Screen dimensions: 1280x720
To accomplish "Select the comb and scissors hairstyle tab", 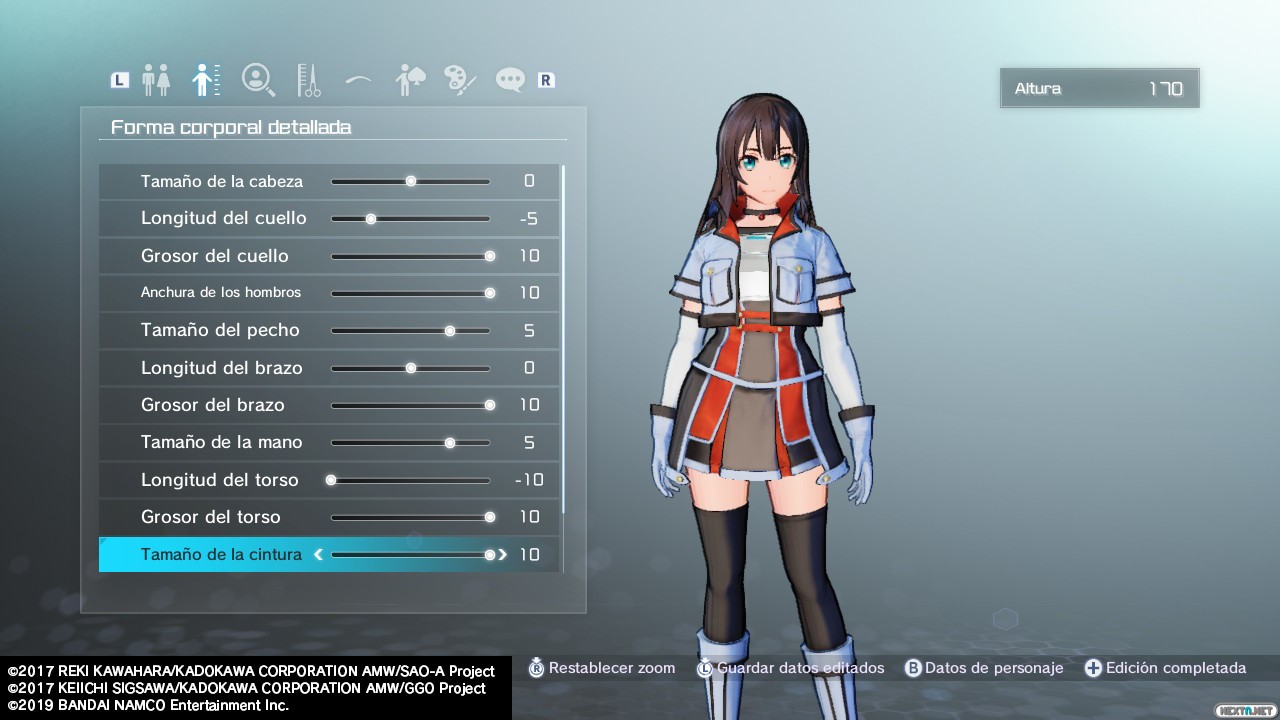I will click(308, 80).
